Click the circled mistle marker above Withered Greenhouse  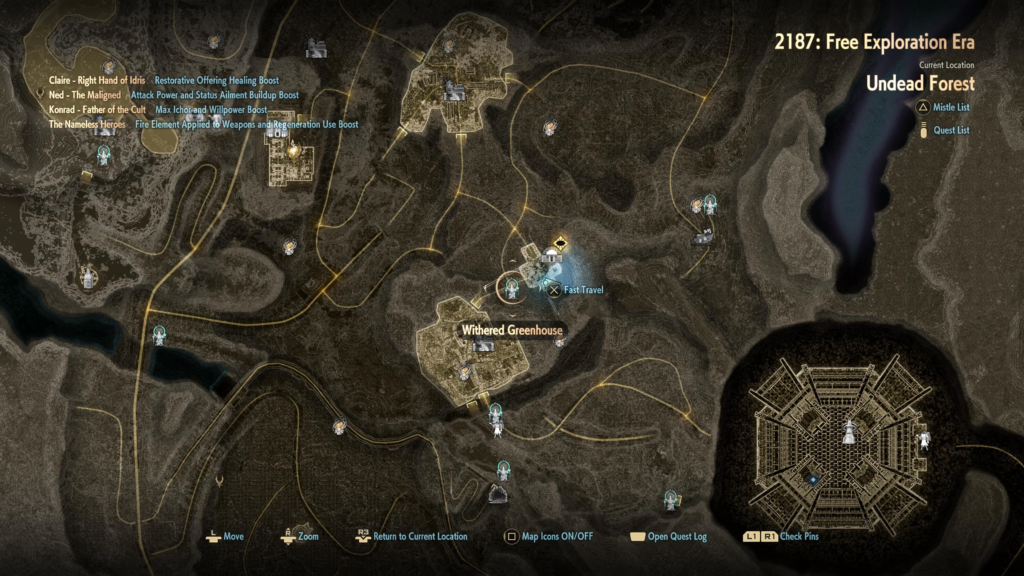[x=512, y=288]
